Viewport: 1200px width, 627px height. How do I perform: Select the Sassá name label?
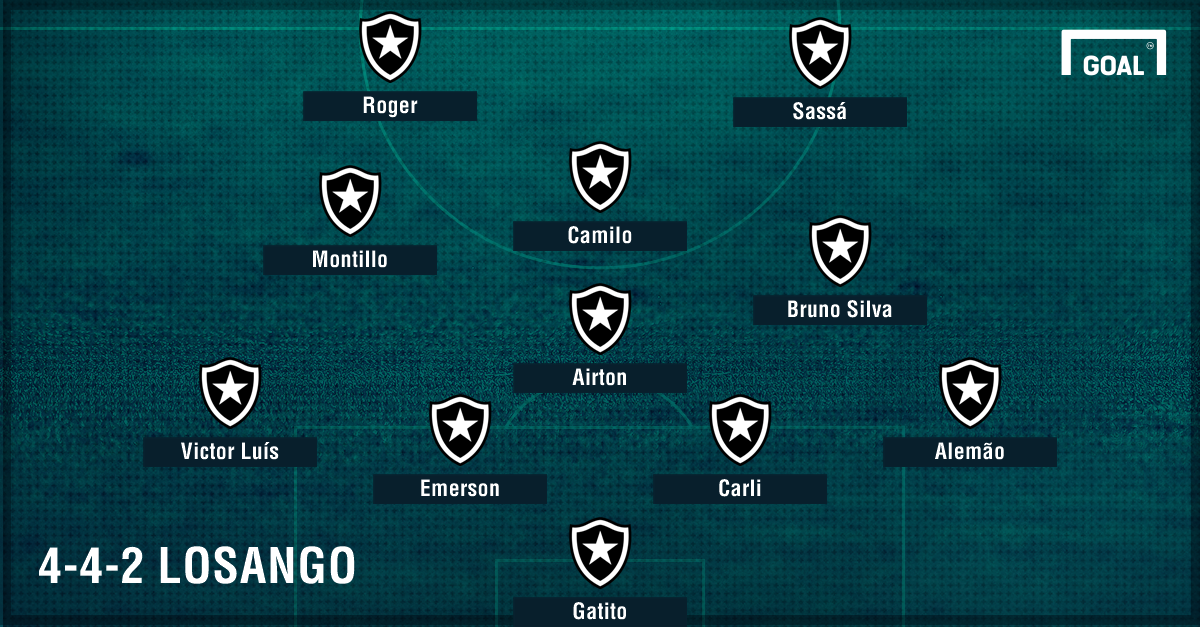click(x=819, y=112)
